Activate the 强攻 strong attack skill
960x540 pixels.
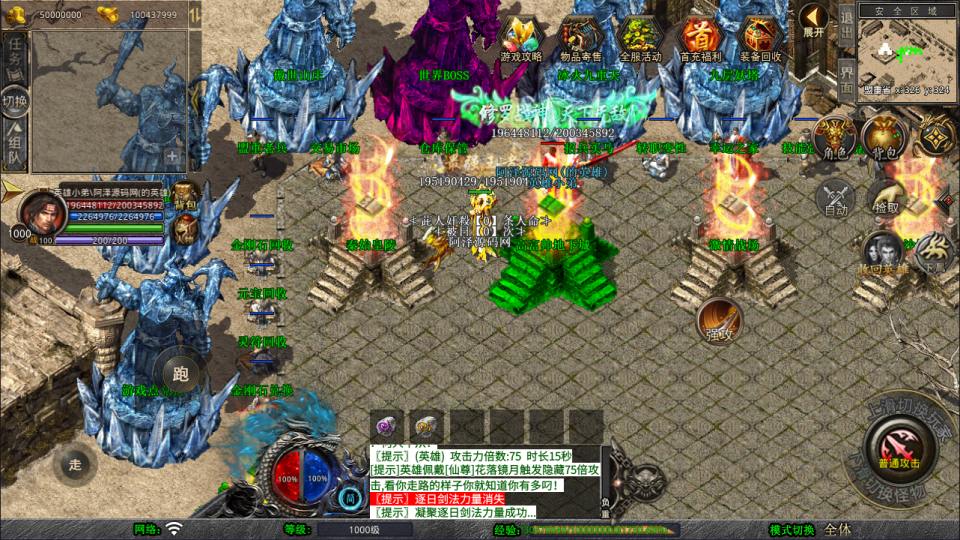point(719,319)
